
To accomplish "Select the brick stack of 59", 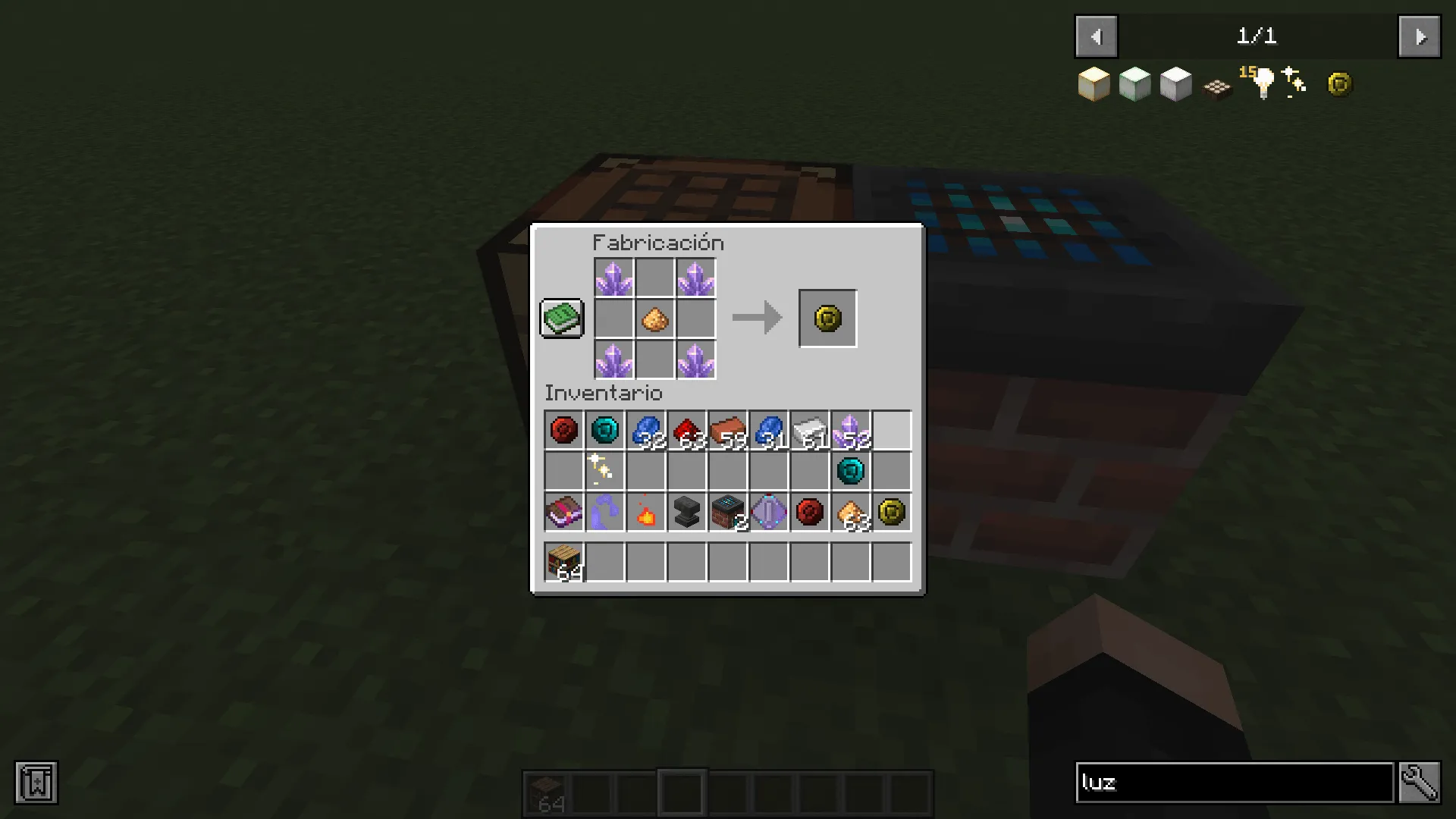I will coord(726,430).
